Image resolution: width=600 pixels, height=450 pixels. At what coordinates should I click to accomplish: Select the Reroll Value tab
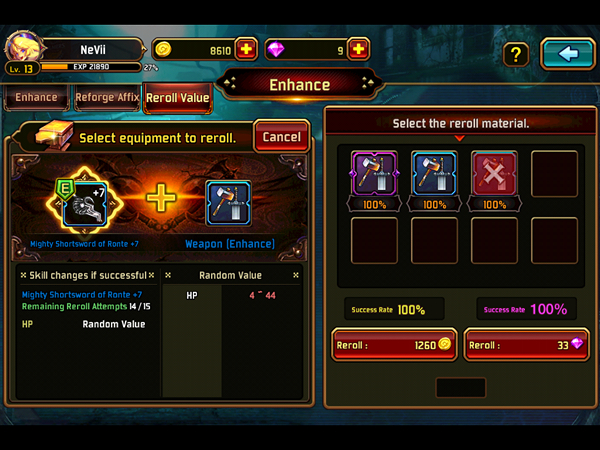(177, 98)
